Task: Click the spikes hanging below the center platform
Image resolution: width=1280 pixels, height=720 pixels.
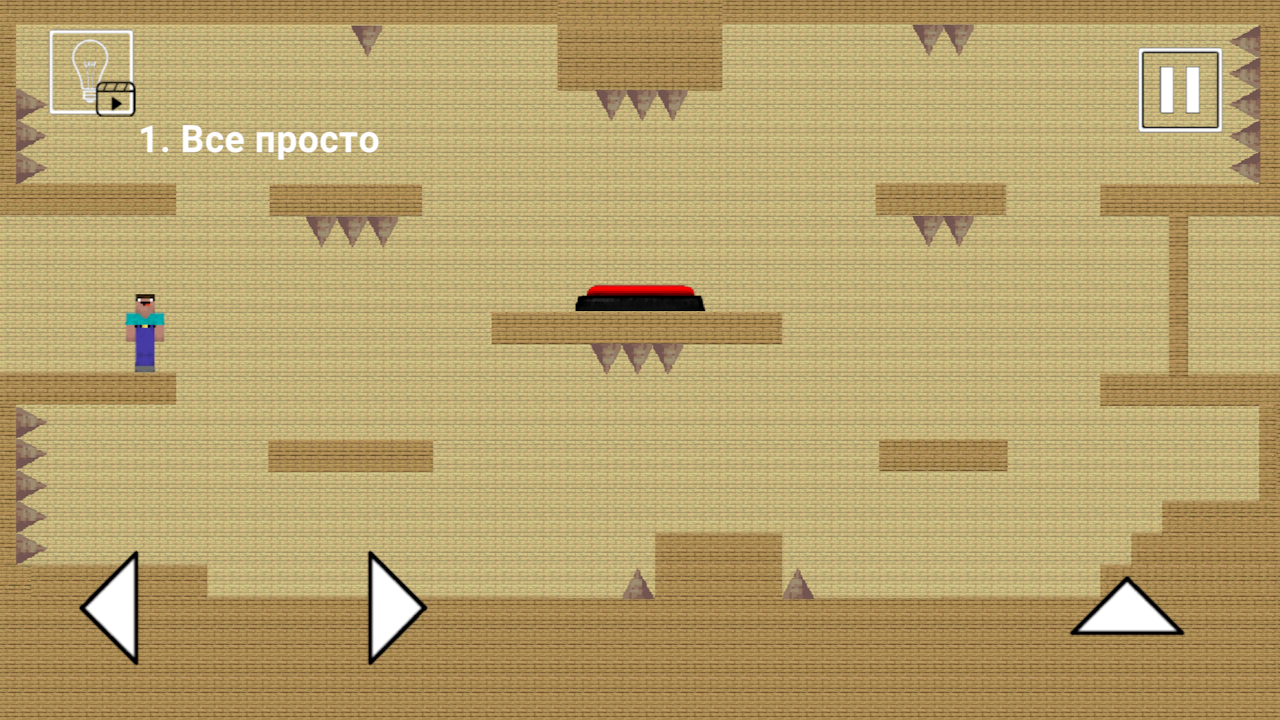Action: click(637, 355)
